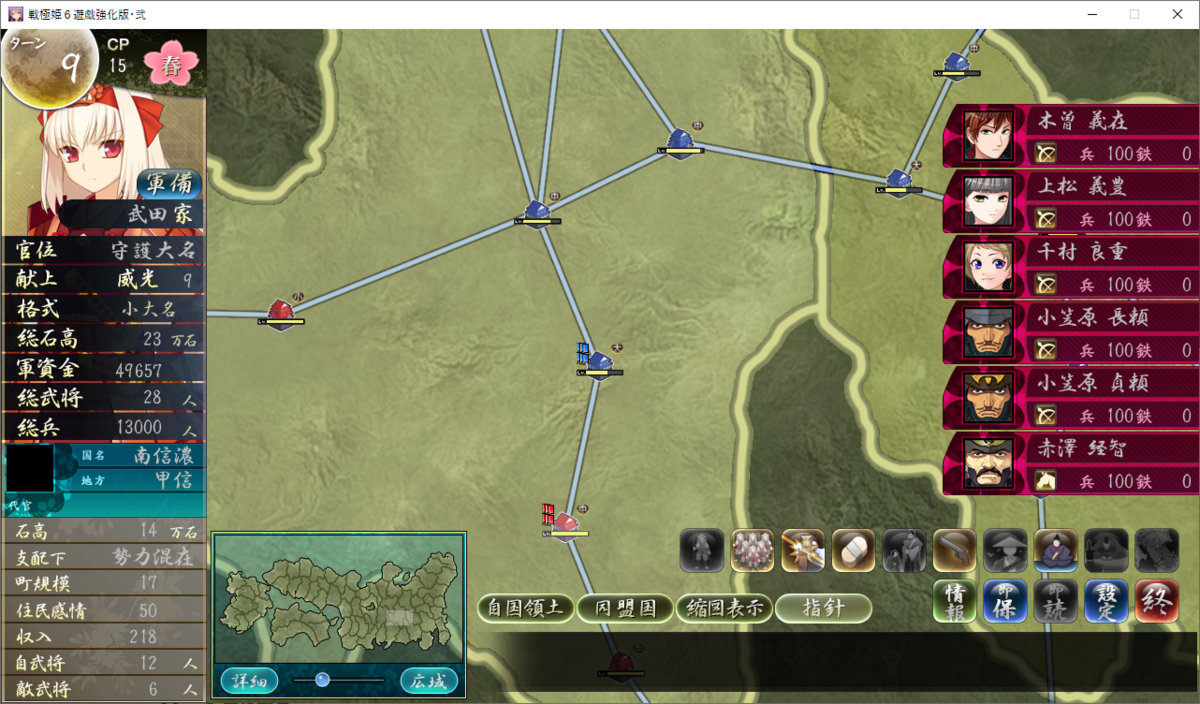Viewport: 1200px width, 704px height.
Task: Click the 広域 wide-area zoom button
Action: [x=430, y=681]
